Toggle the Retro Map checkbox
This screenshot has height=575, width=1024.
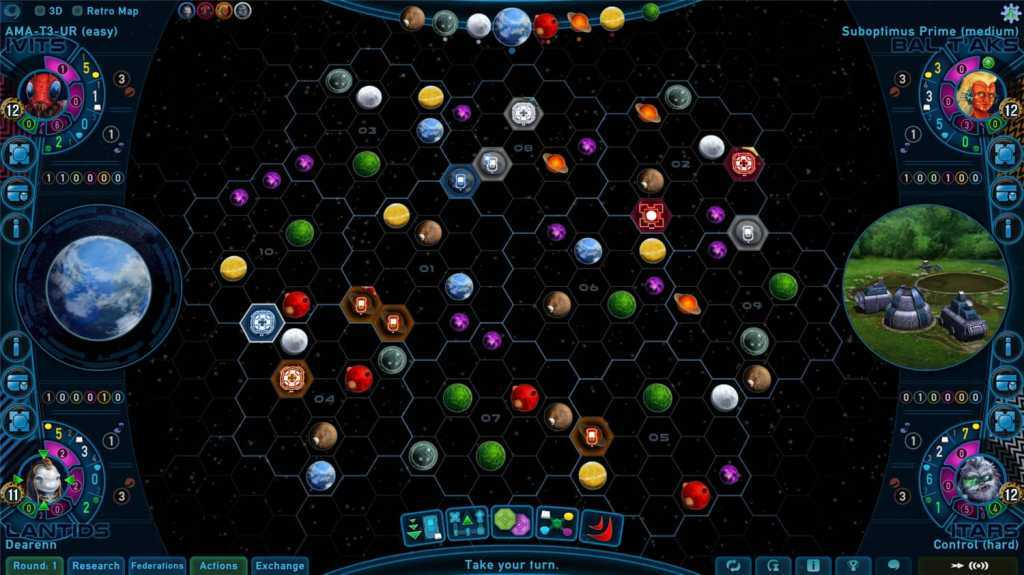(78, 12)
